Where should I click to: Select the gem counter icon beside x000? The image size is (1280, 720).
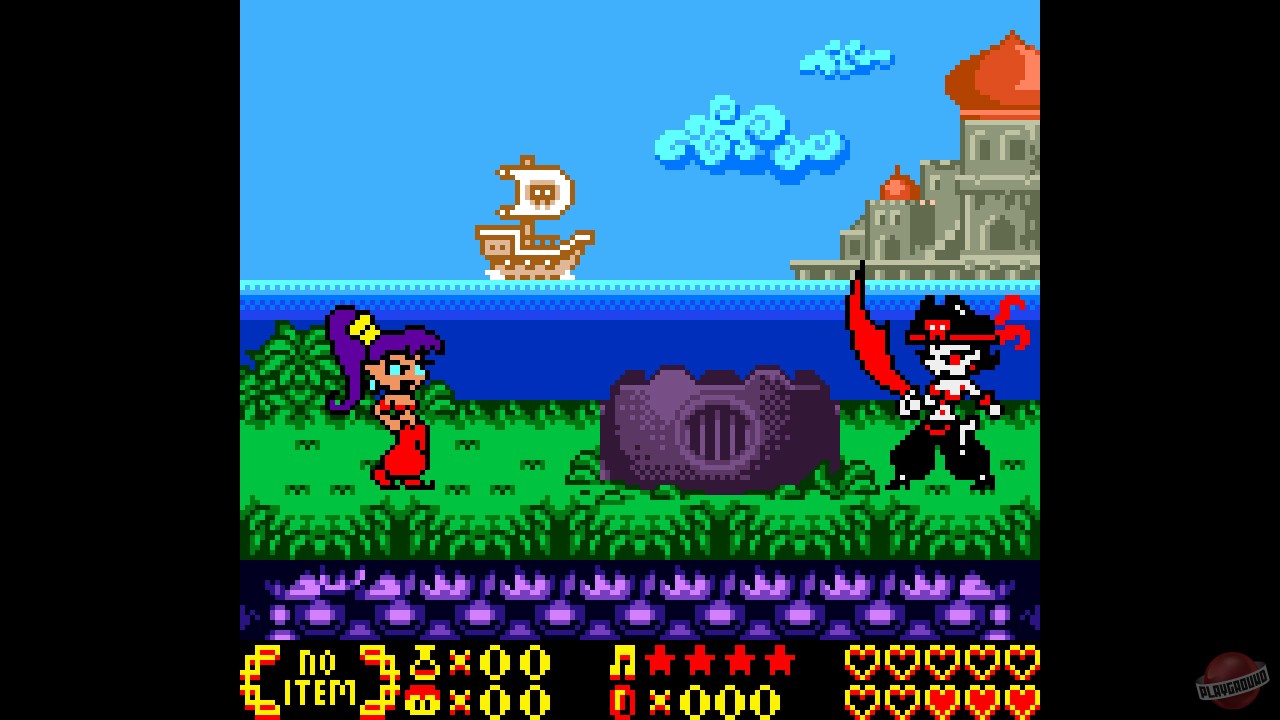624,700
